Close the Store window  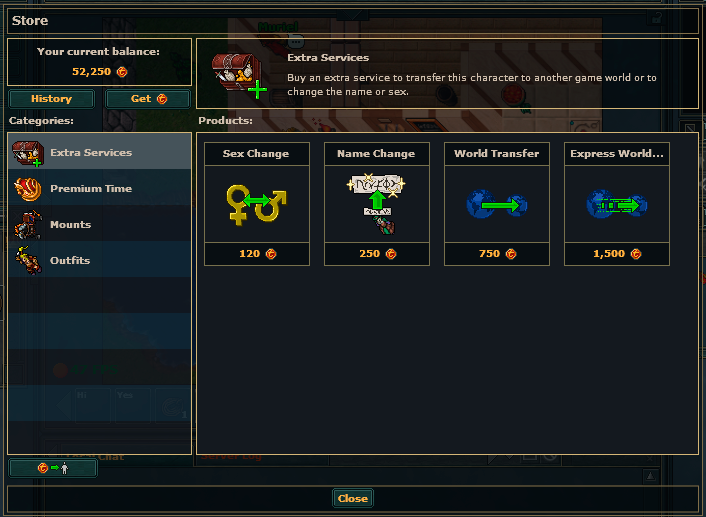352,498
